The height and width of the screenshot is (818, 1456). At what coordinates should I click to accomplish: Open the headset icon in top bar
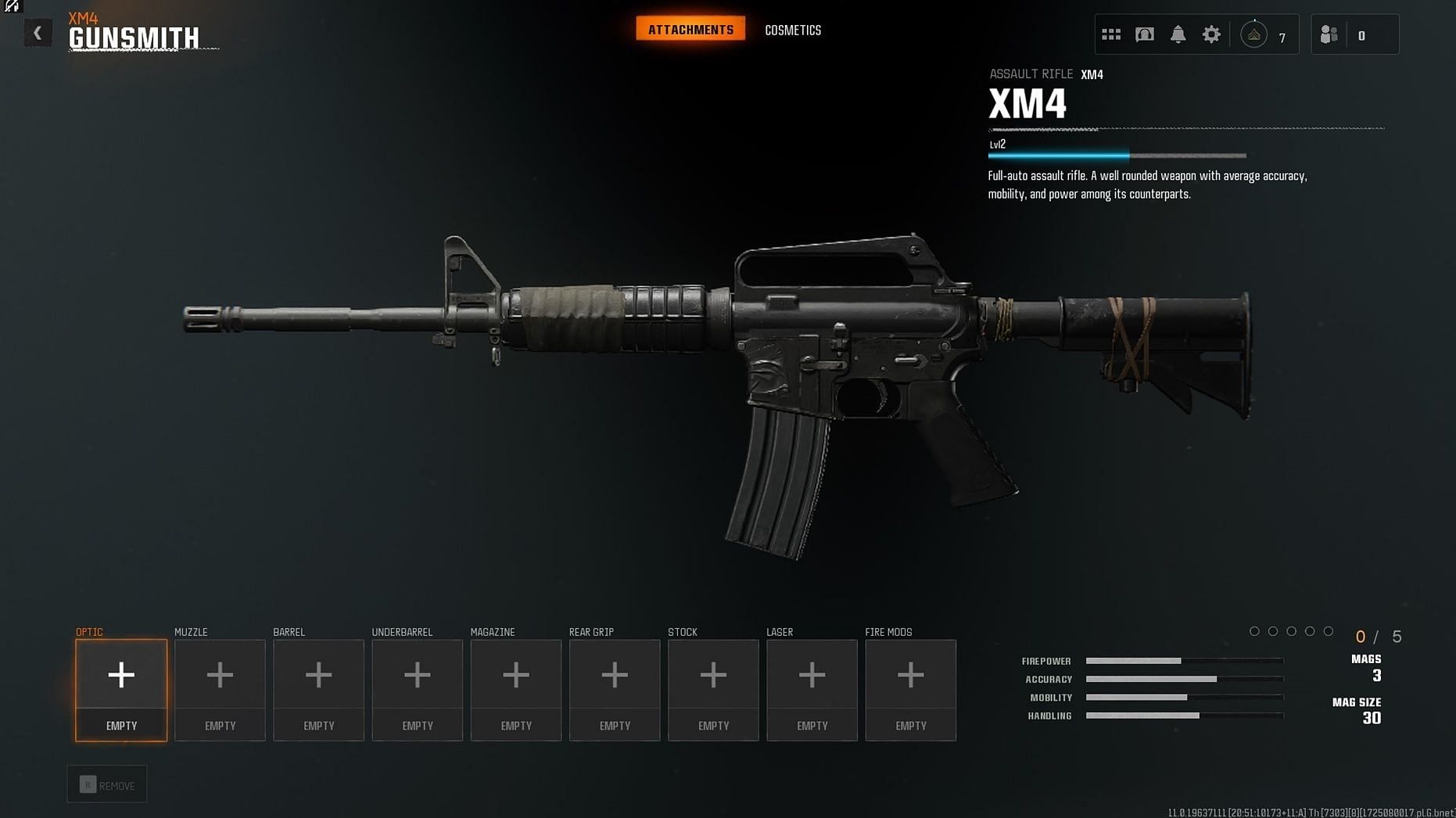(x=1144, y=34)
